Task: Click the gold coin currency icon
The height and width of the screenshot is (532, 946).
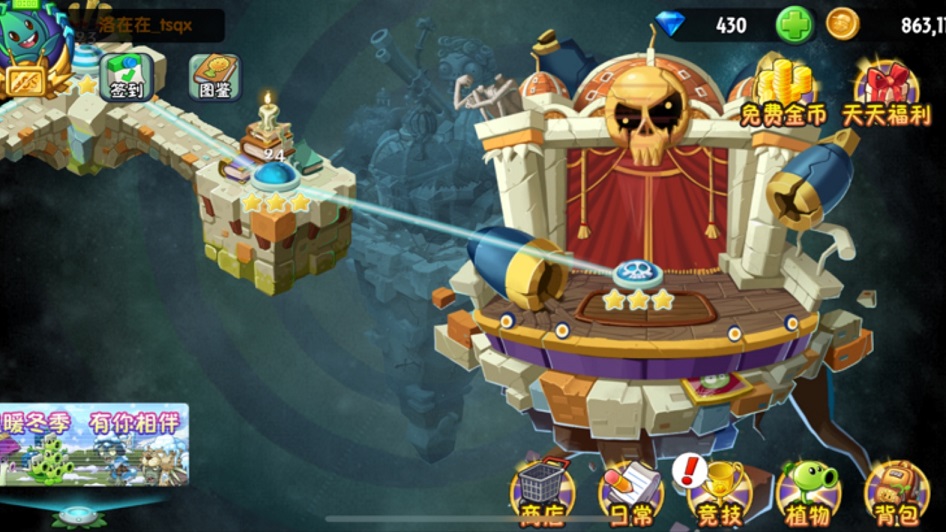Action: click(843, 24)
